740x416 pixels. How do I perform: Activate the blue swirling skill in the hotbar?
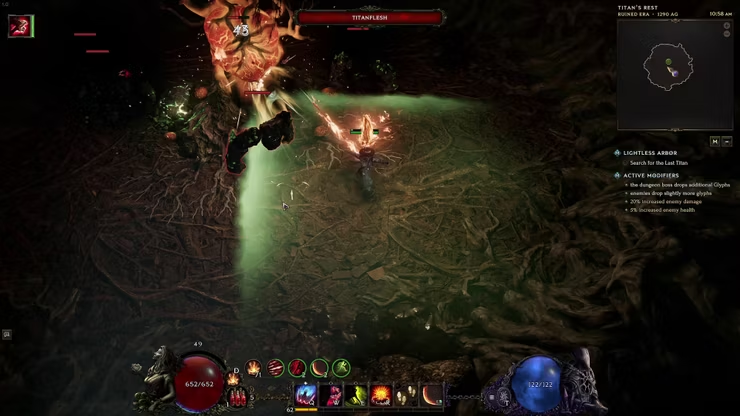[x=306, y=395]
